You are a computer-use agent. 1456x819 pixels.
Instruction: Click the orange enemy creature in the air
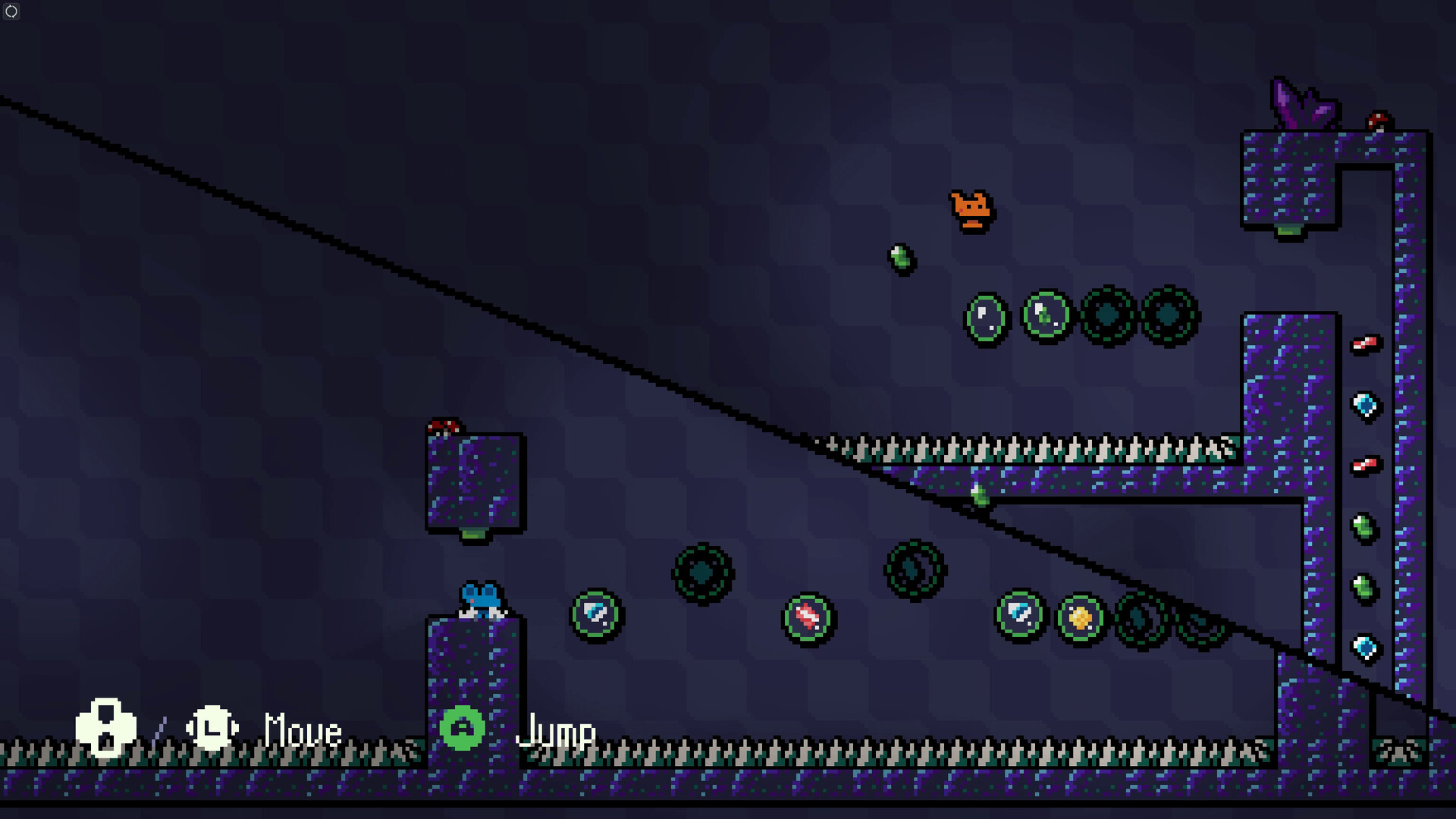click(x=969, y=210)
